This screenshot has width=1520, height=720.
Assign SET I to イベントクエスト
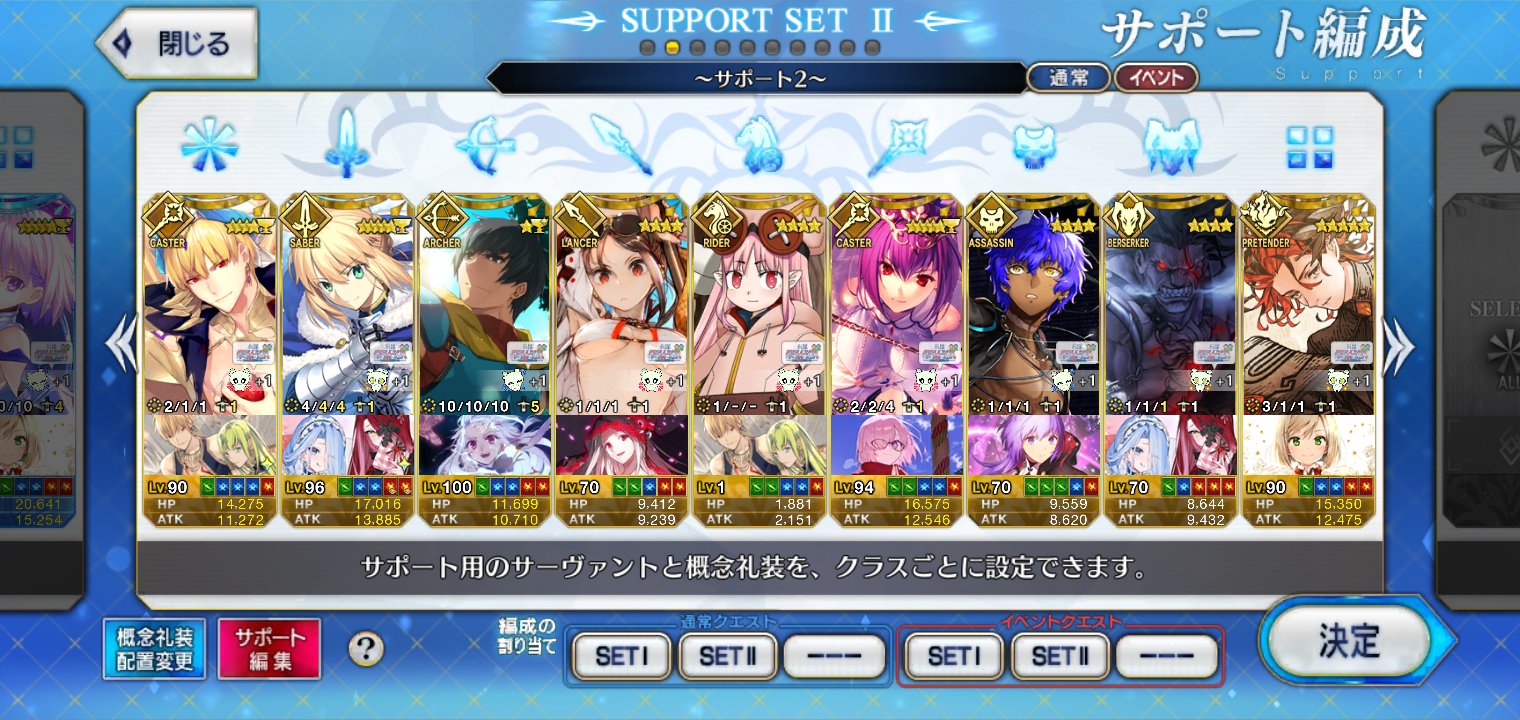pyautogui.click(x=953, y=656)
